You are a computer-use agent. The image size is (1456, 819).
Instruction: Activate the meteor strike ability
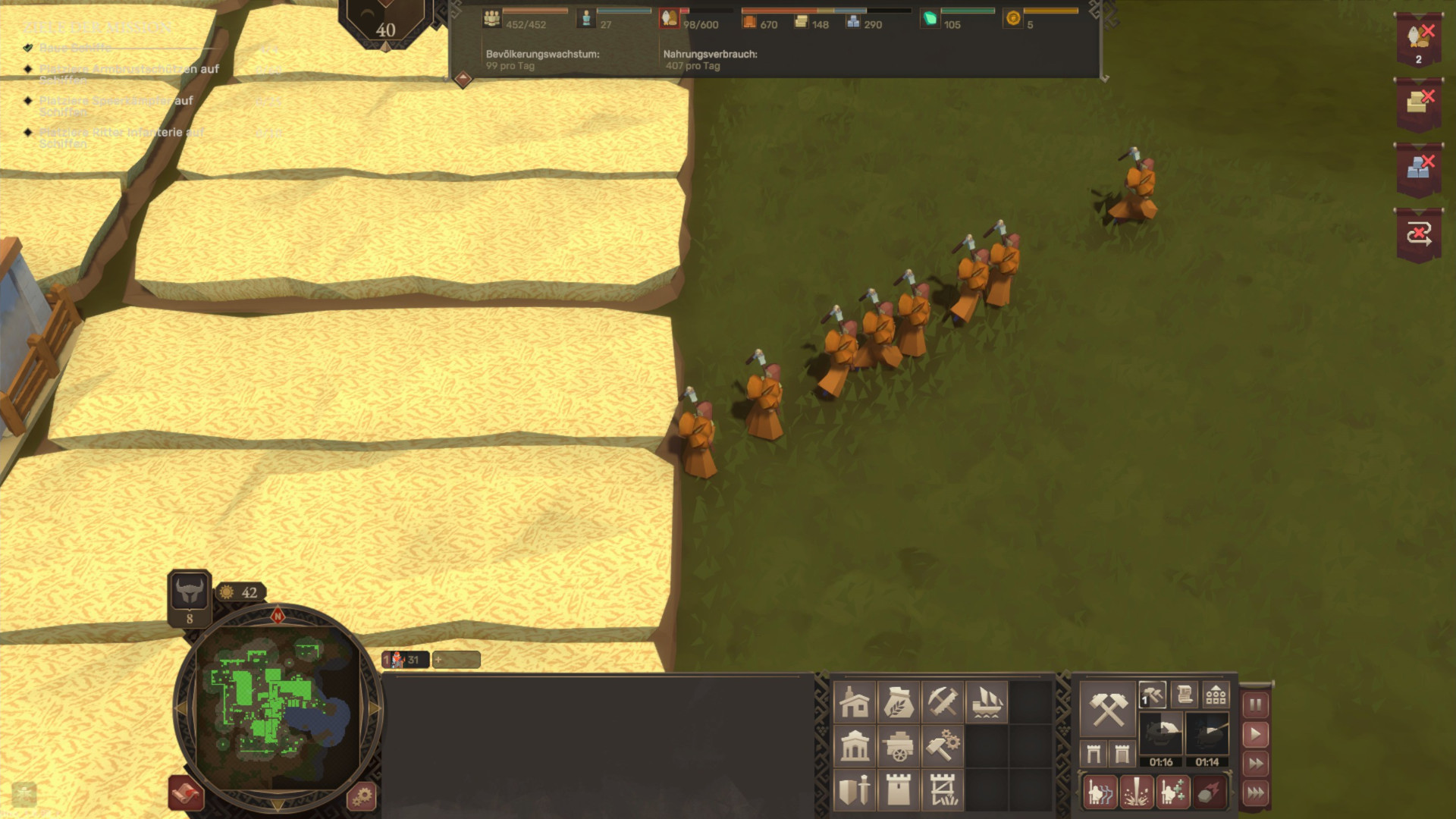point(1209,793)
